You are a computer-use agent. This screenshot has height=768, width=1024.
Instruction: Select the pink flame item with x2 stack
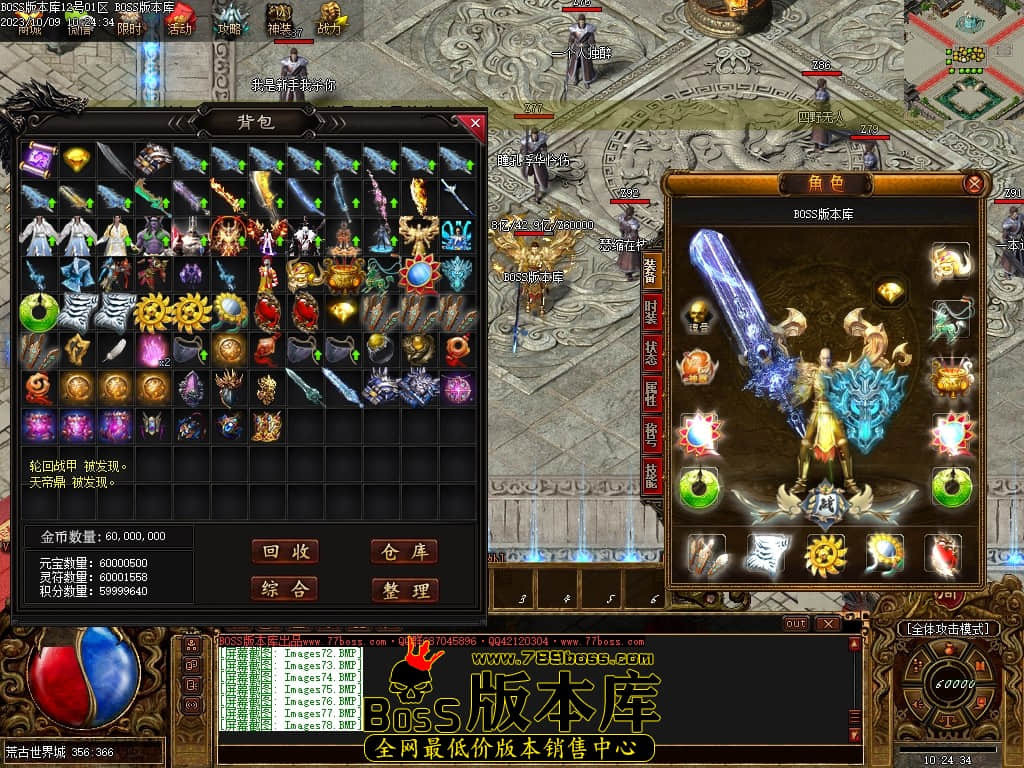tap(153, 349)
